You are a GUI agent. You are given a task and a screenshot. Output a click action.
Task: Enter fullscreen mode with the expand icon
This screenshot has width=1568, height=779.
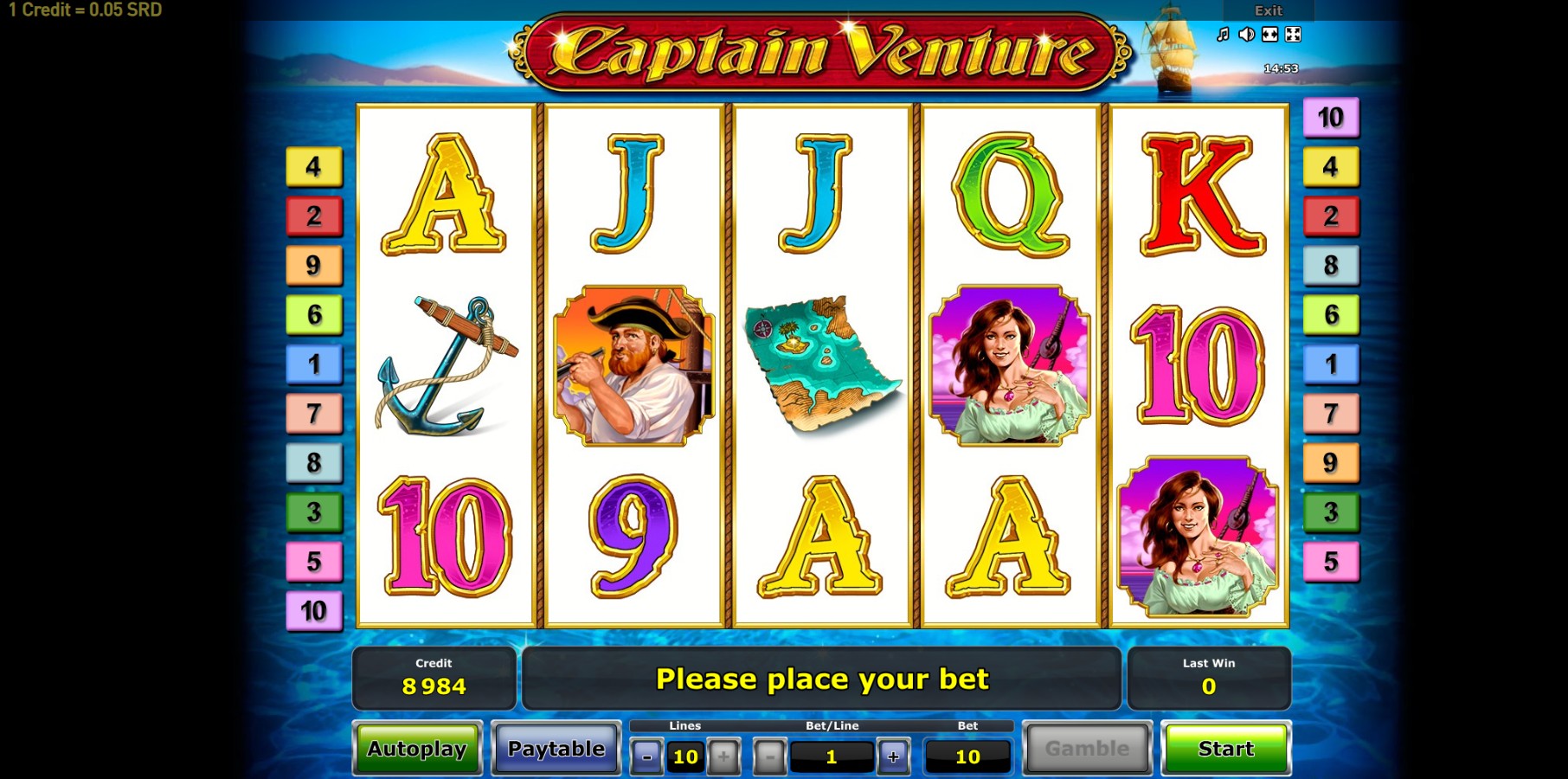(x=1292, y=35)
